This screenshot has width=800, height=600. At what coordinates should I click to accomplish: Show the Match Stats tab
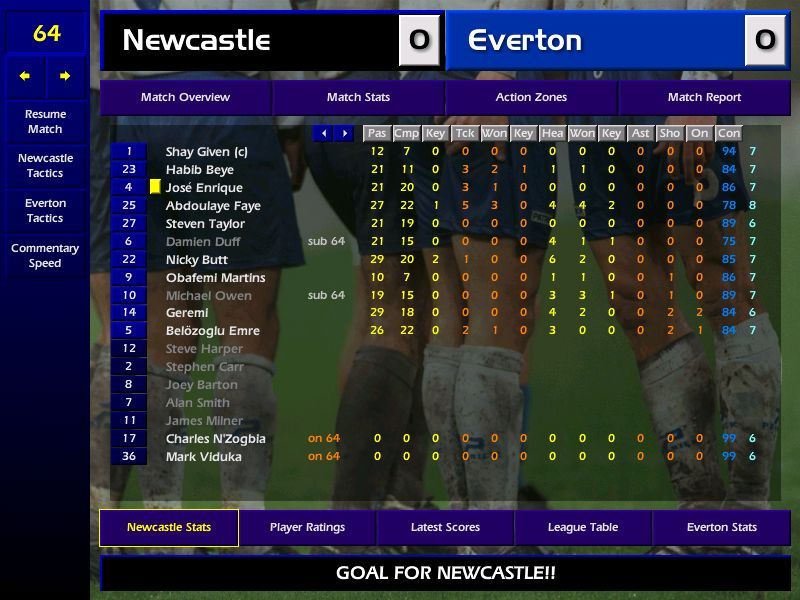358,97
